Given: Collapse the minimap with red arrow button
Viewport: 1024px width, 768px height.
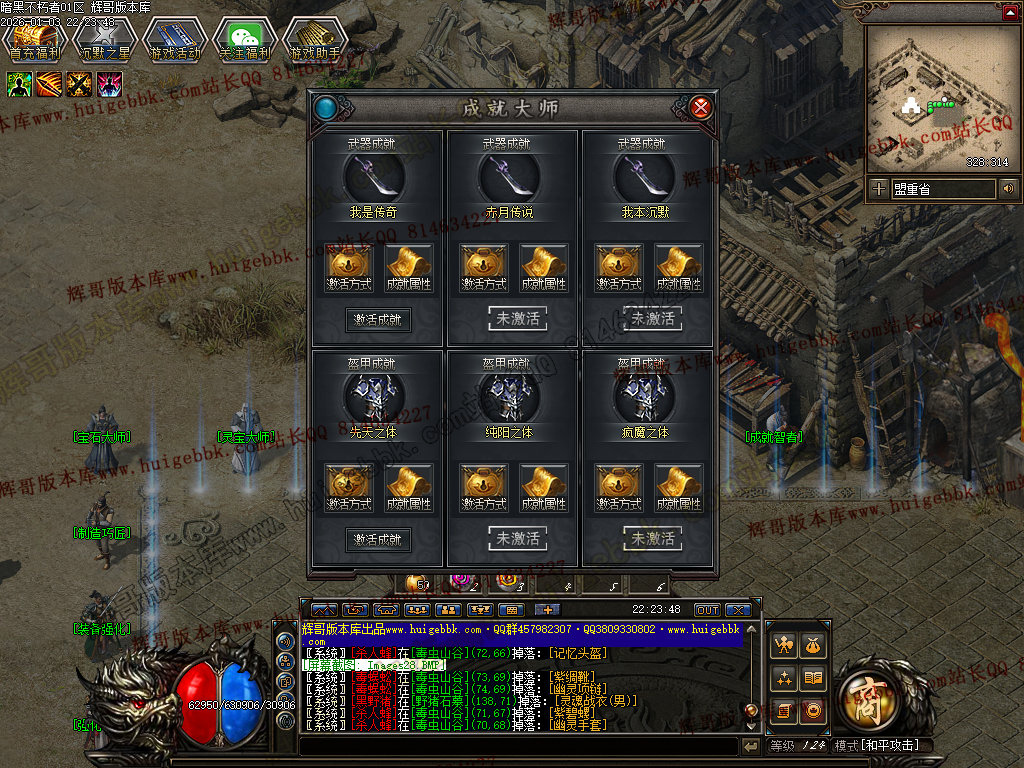Looking at the screenshot, I should 1008,13.
